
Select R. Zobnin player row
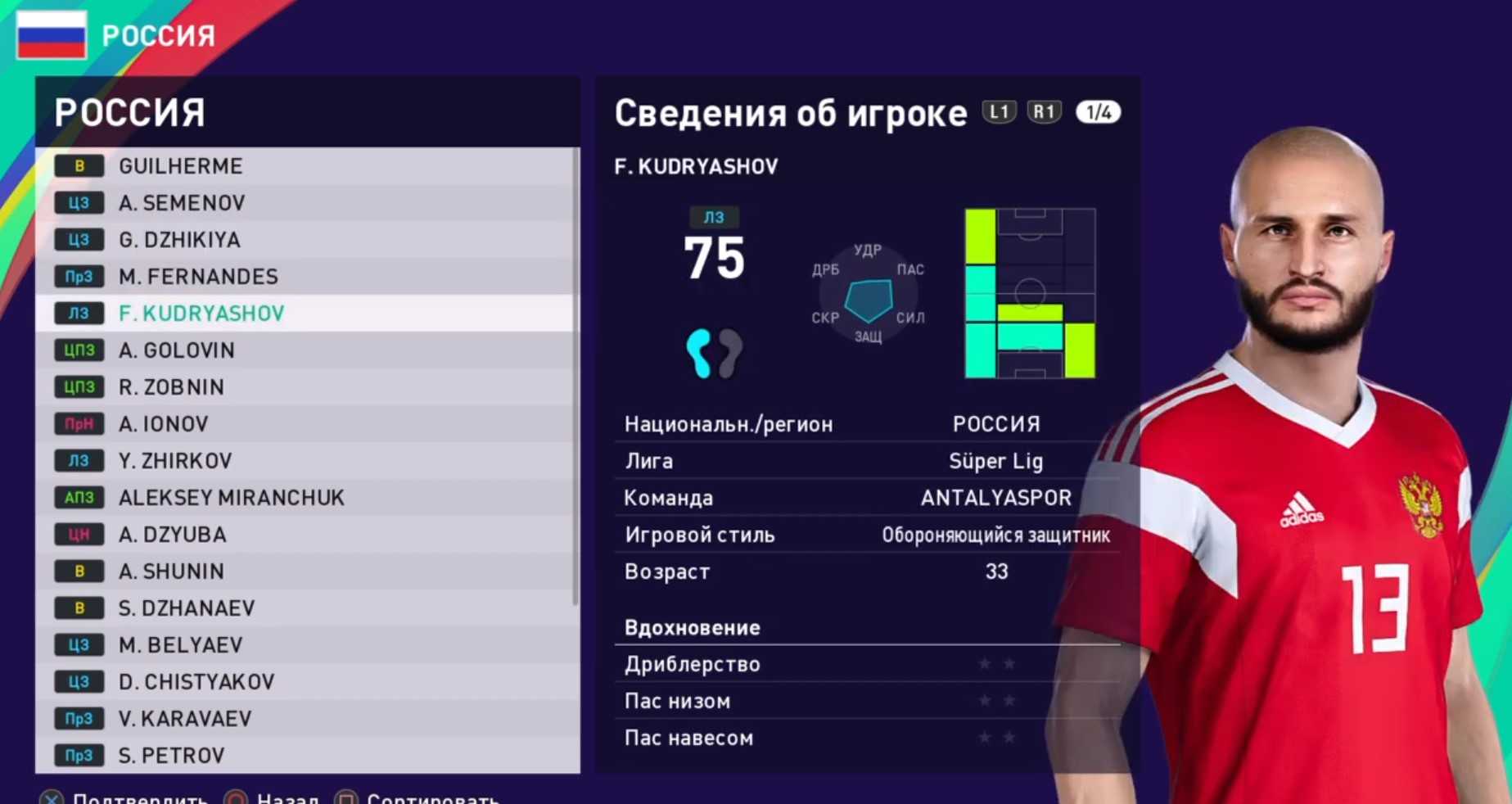(171, 387)
